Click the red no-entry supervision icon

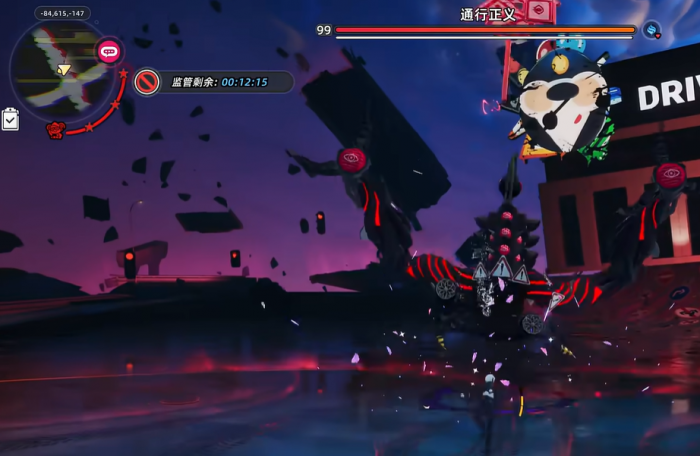147,82
